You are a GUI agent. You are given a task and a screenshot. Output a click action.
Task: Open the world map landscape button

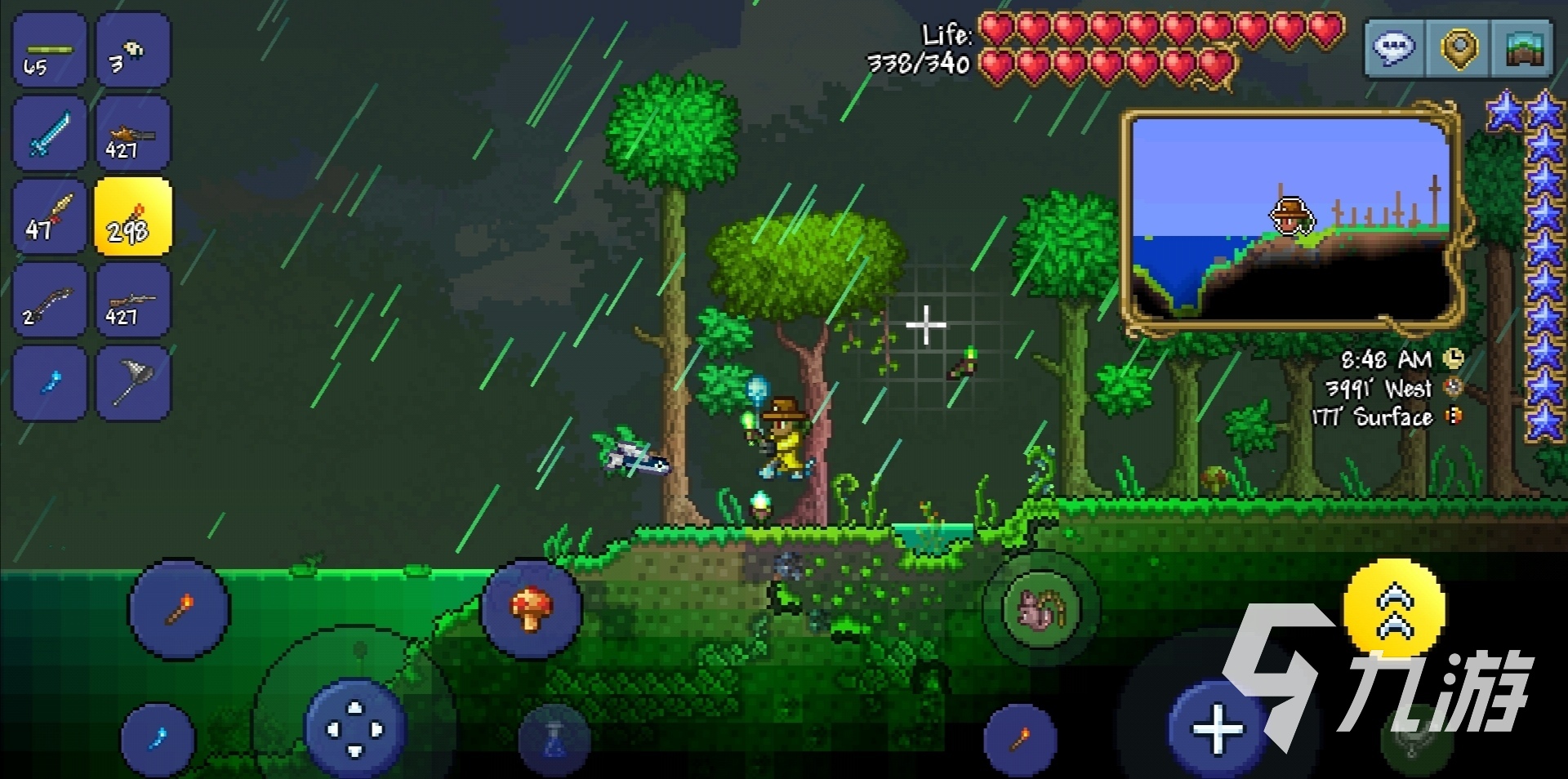pos(1522,48)
